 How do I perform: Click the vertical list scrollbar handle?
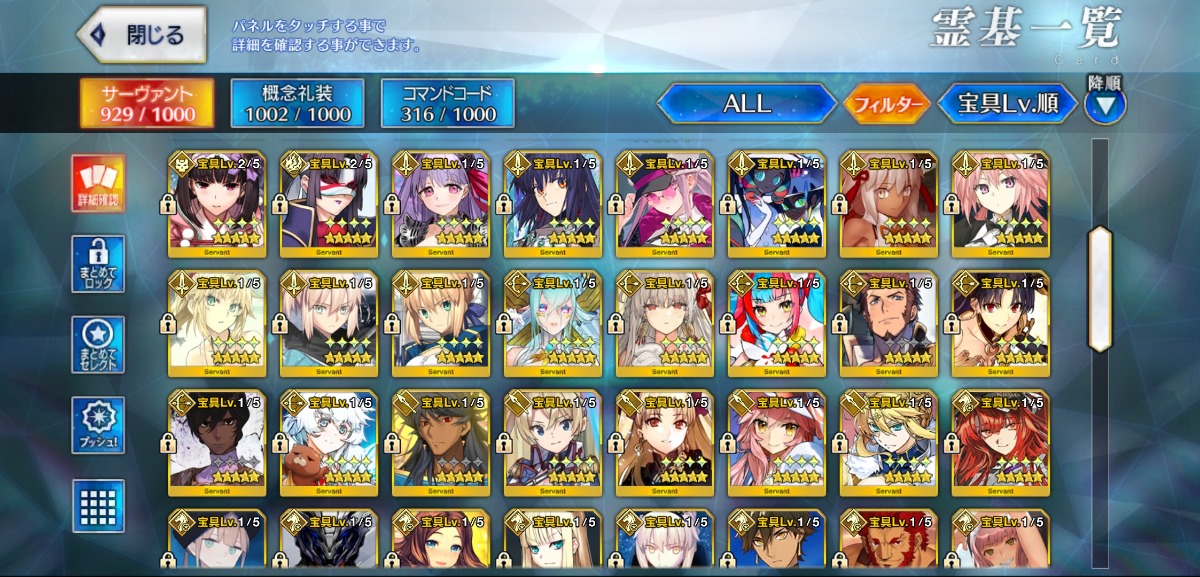click(1100, 289)
